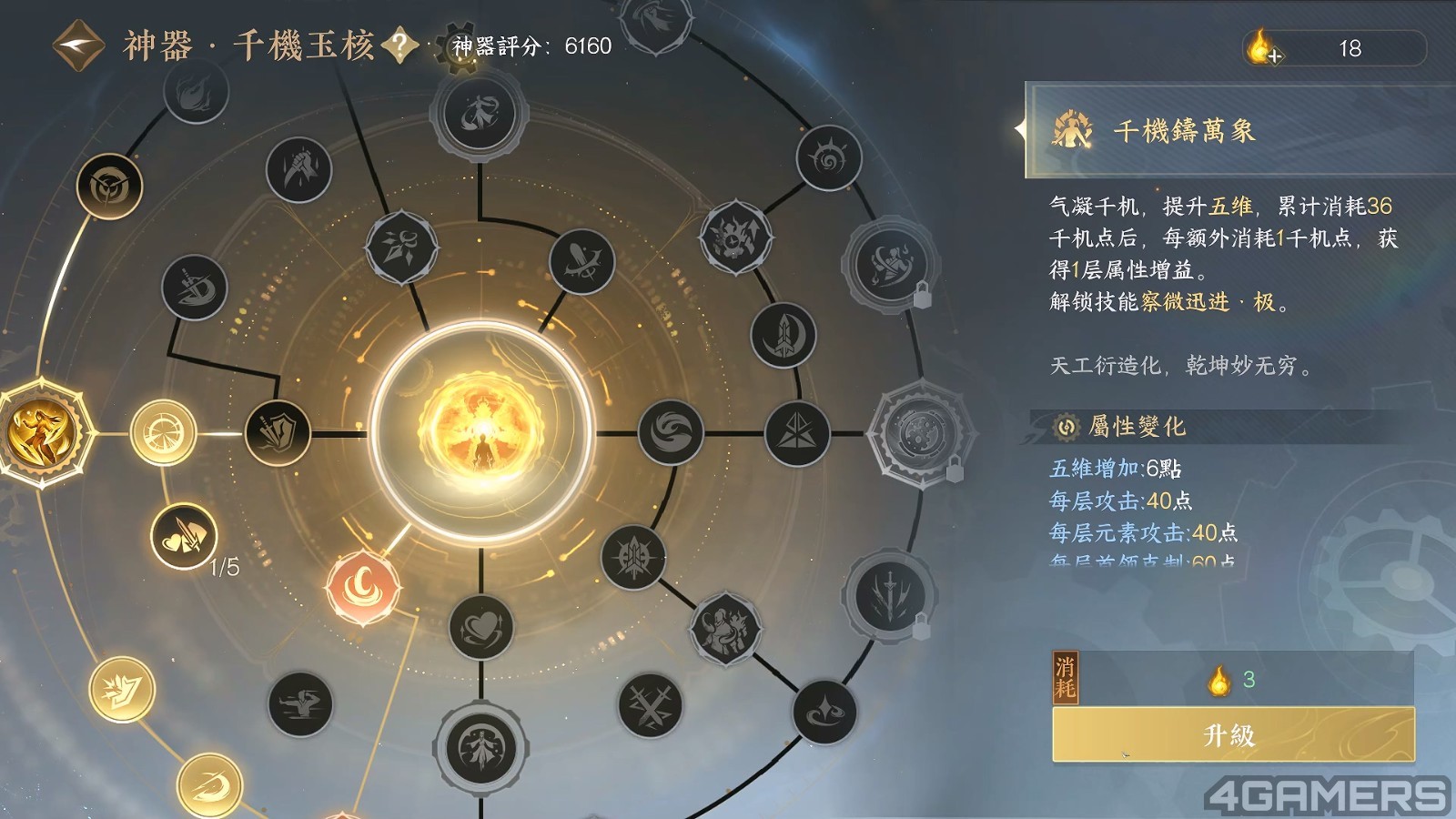This screenshot has width=1456, height=819.
Task: Select the large golden warrior node
Action: pyautogui.click(x=41, y=430)
